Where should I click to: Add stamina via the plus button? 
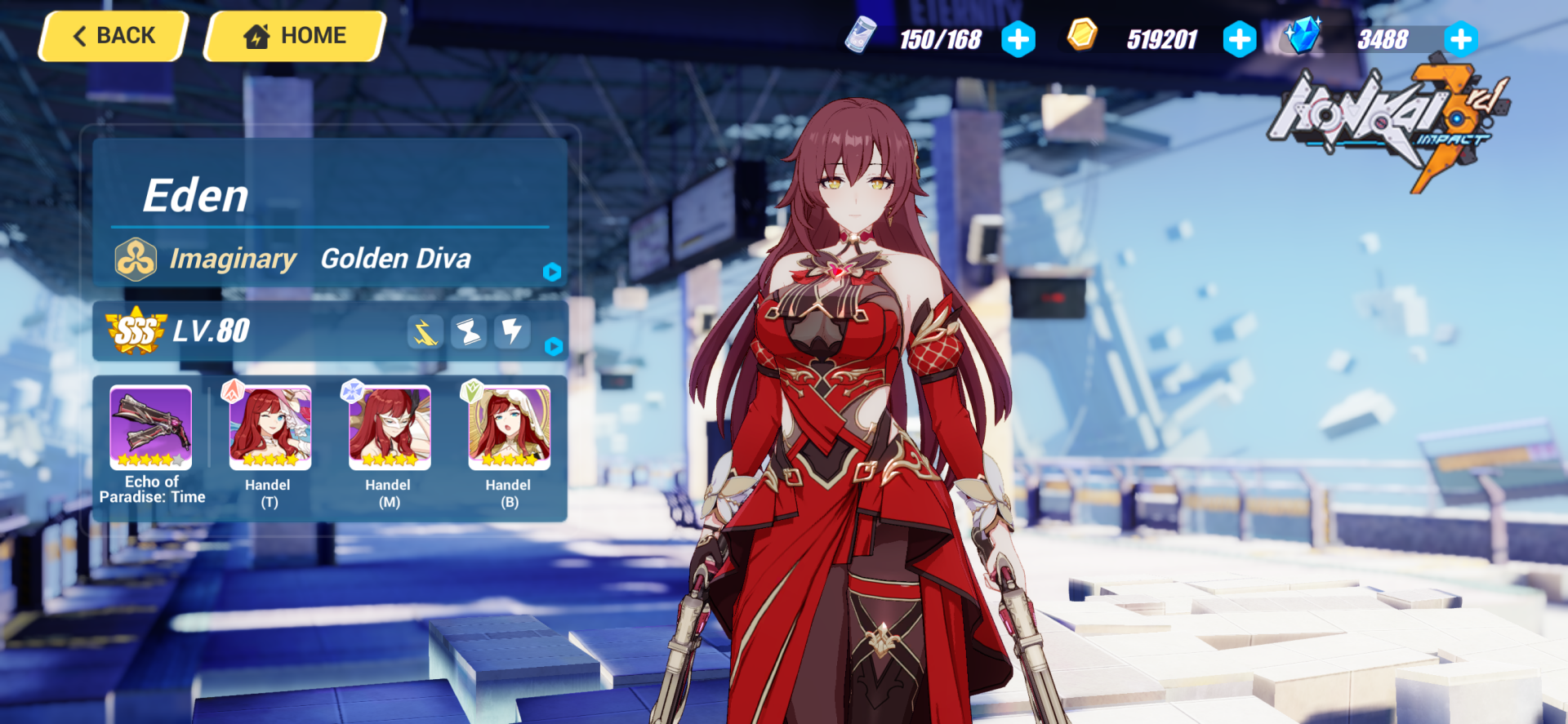pyautogui.click(x=1018, y=38)
